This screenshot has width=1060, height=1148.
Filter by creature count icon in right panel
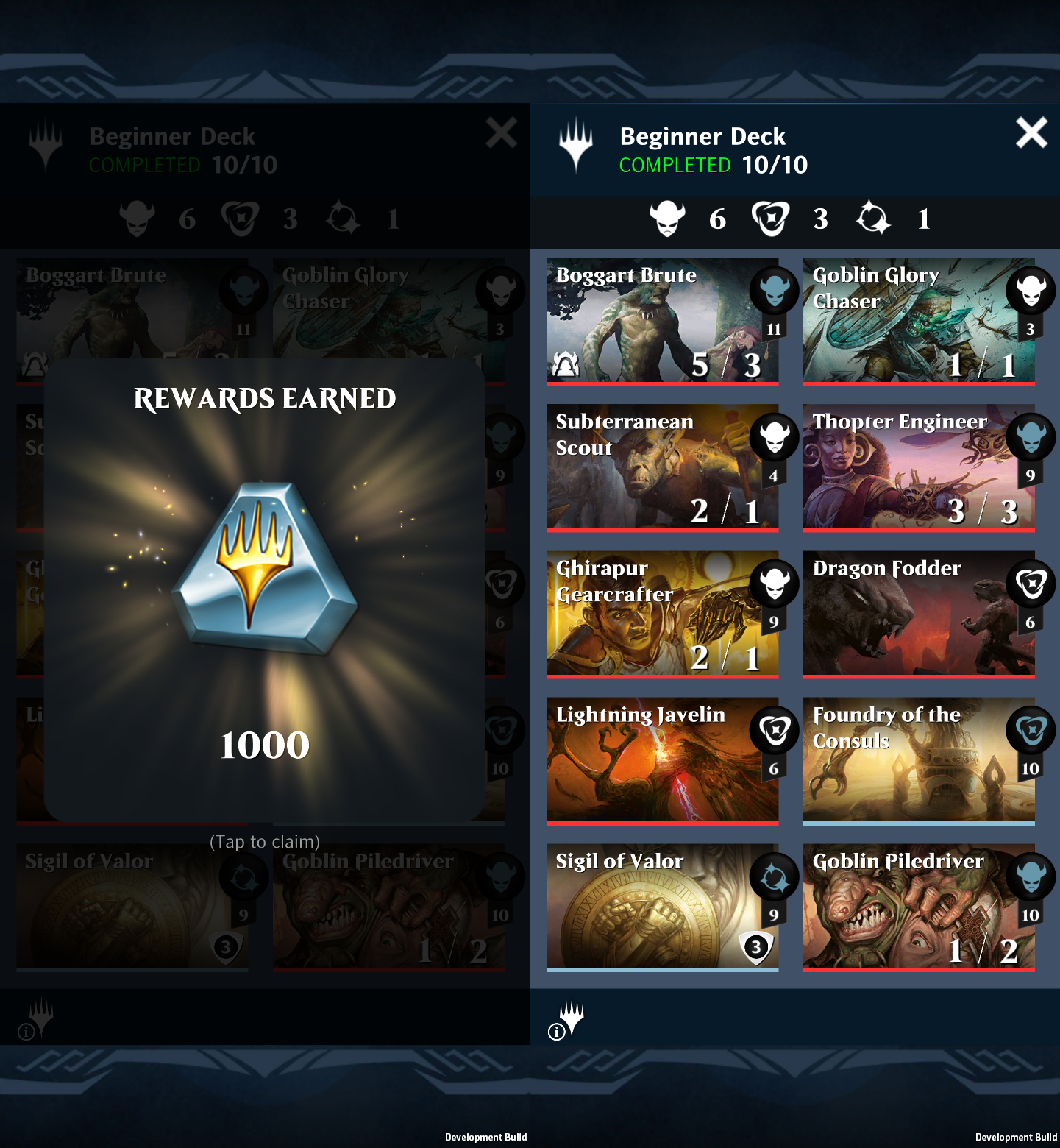(x=667, y=219)
